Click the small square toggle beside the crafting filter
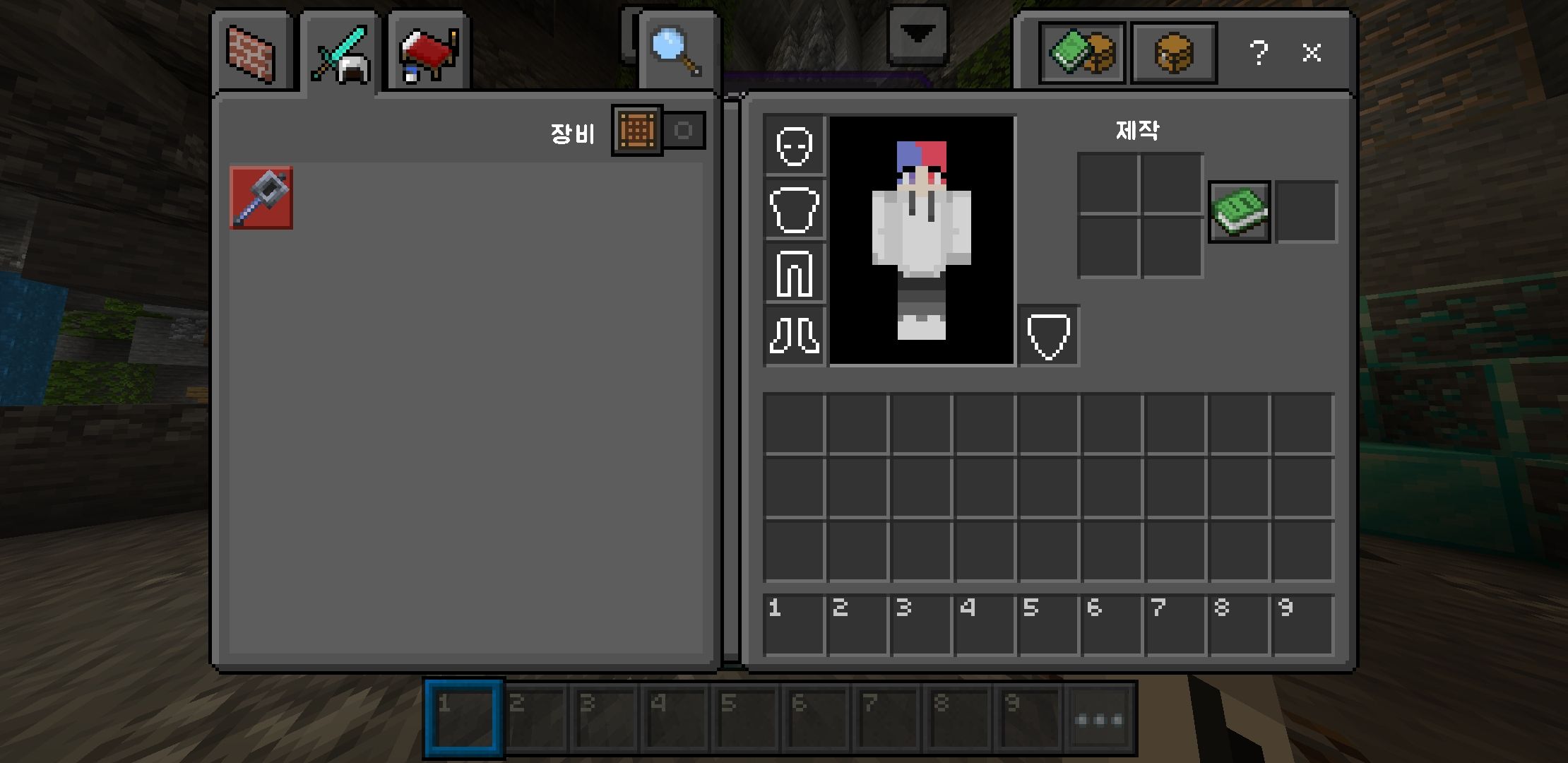Viewport: 1568px width, 763px height. point(684,131)
